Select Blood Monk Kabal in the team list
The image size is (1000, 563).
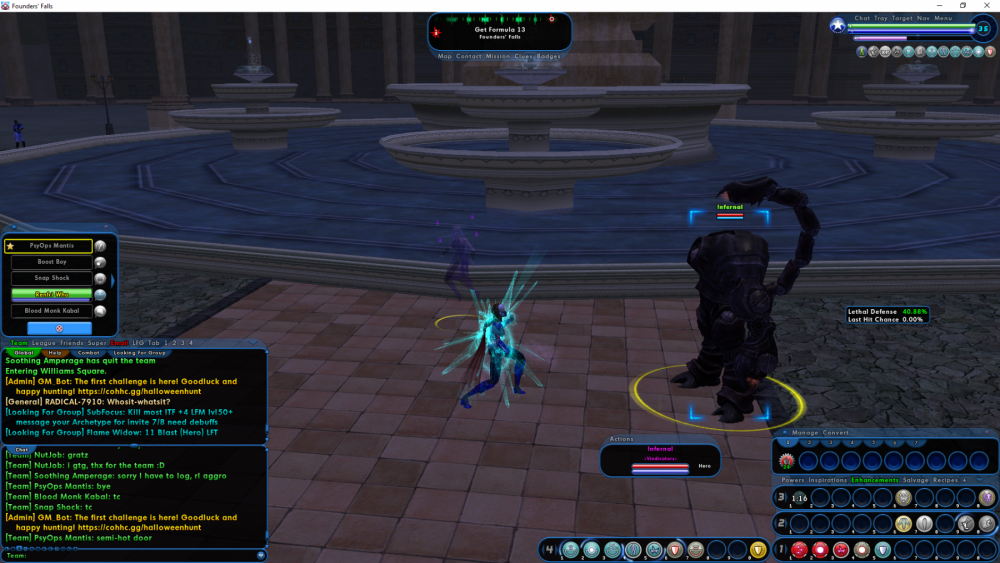[x=52, y=311]
